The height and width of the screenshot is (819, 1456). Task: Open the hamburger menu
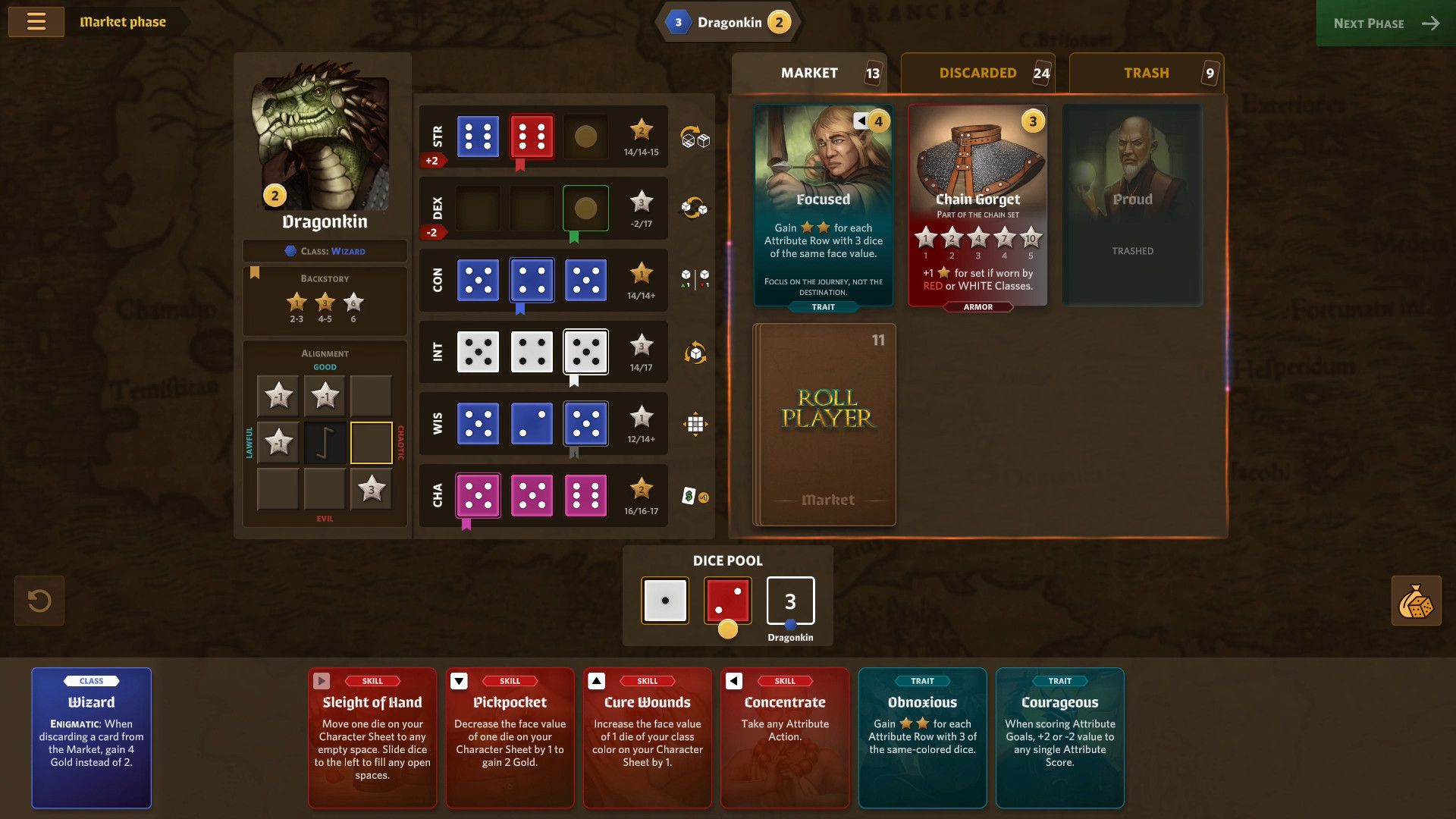point(36,21)
